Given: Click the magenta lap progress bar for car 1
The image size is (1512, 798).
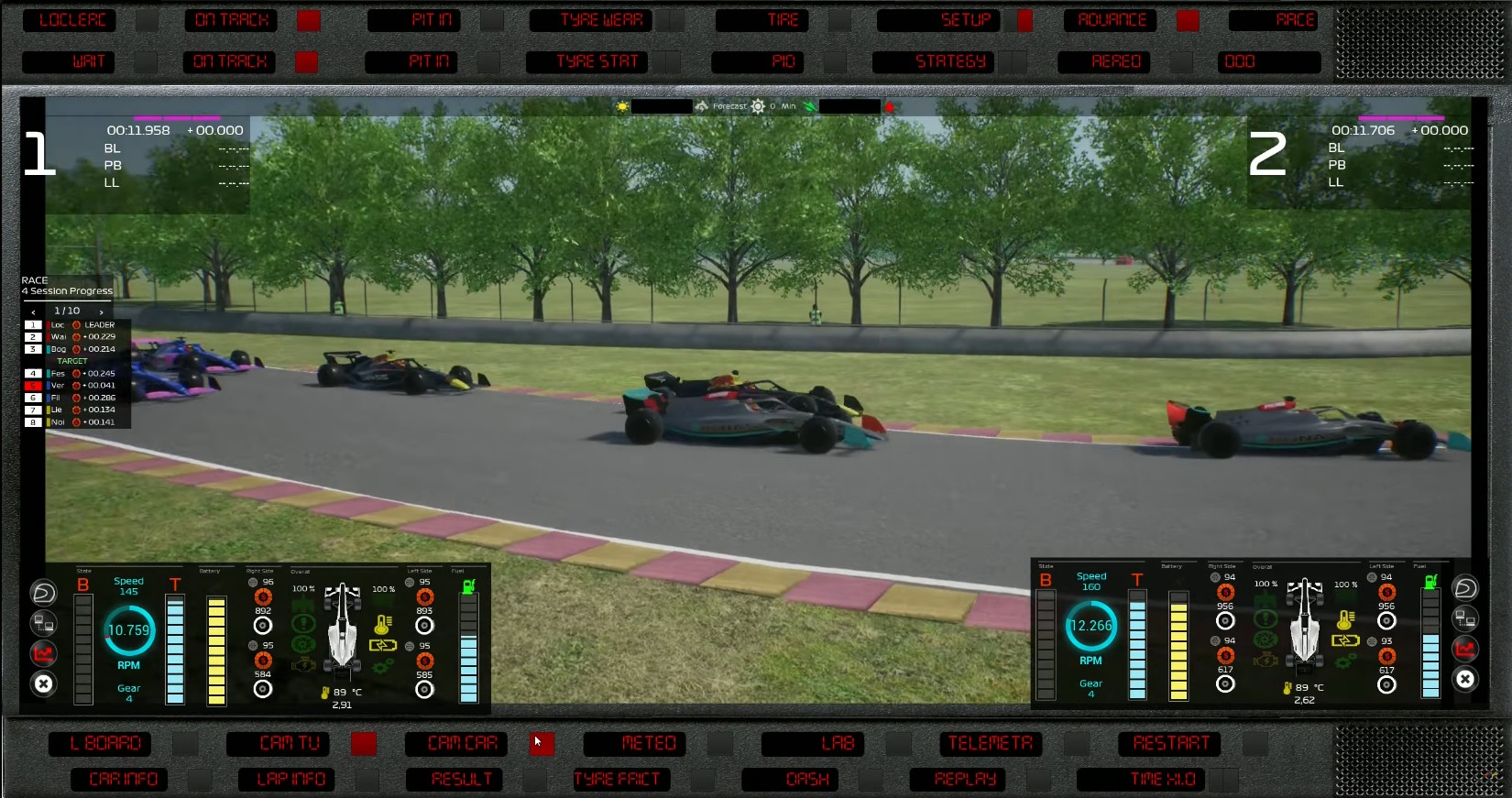Looking at the screenshot, I should pos(179,117).
